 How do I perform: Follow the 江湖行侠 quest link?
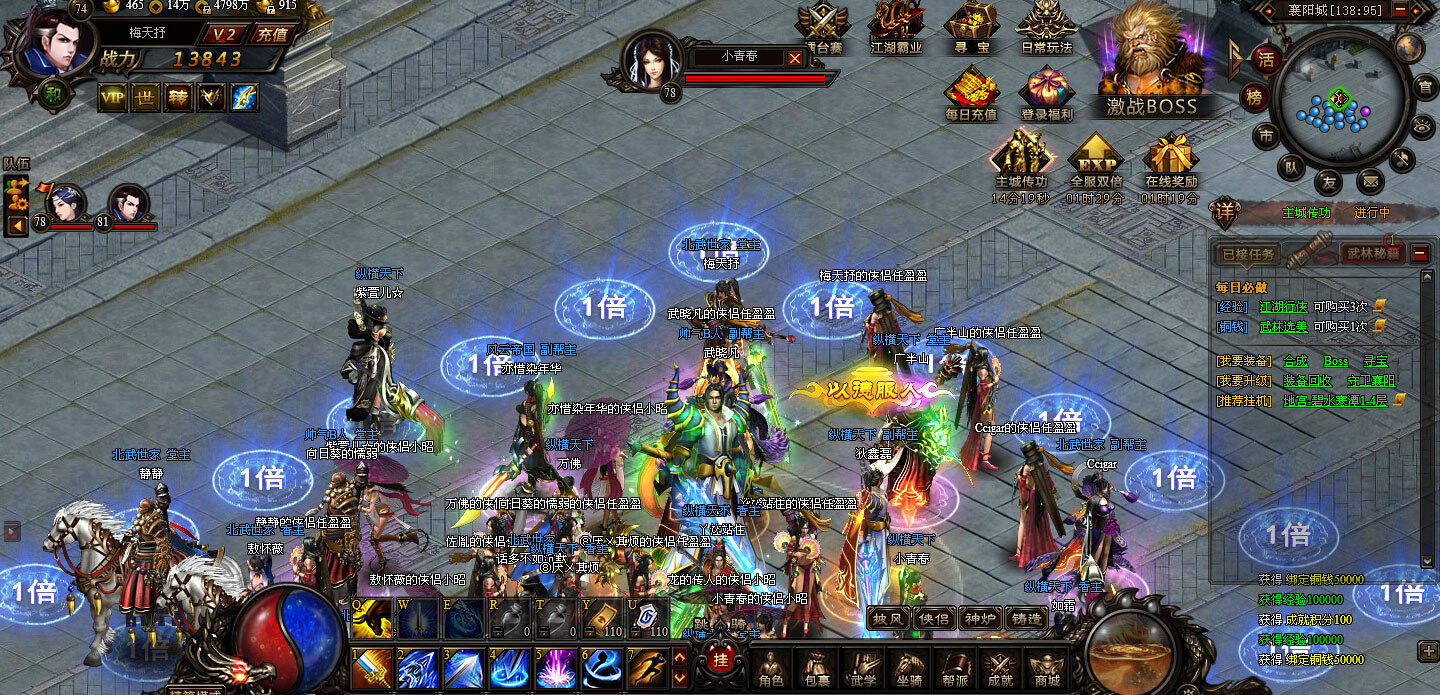1283,306
